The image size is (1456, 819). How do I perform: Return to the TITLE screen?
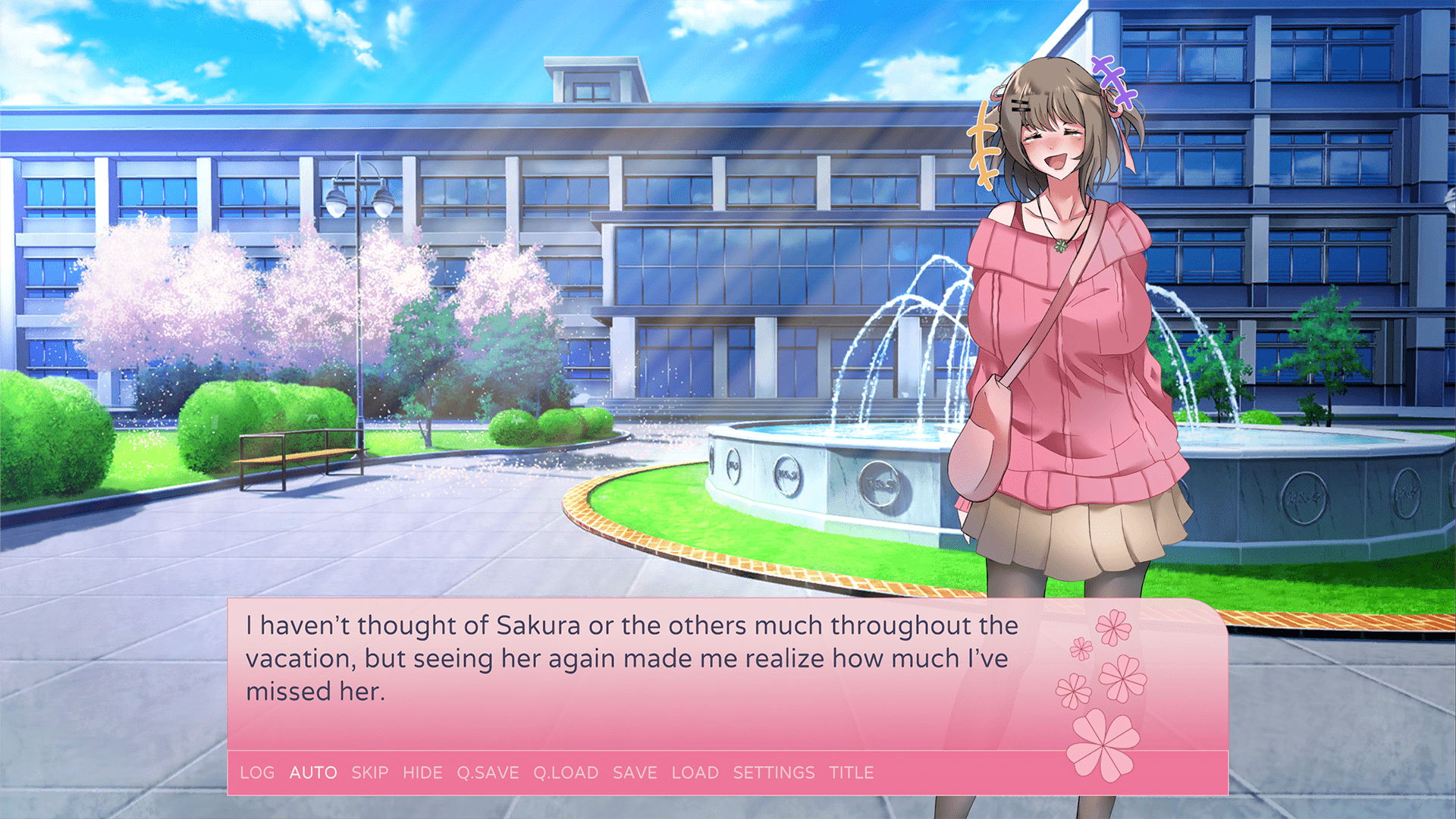point(851,773)
